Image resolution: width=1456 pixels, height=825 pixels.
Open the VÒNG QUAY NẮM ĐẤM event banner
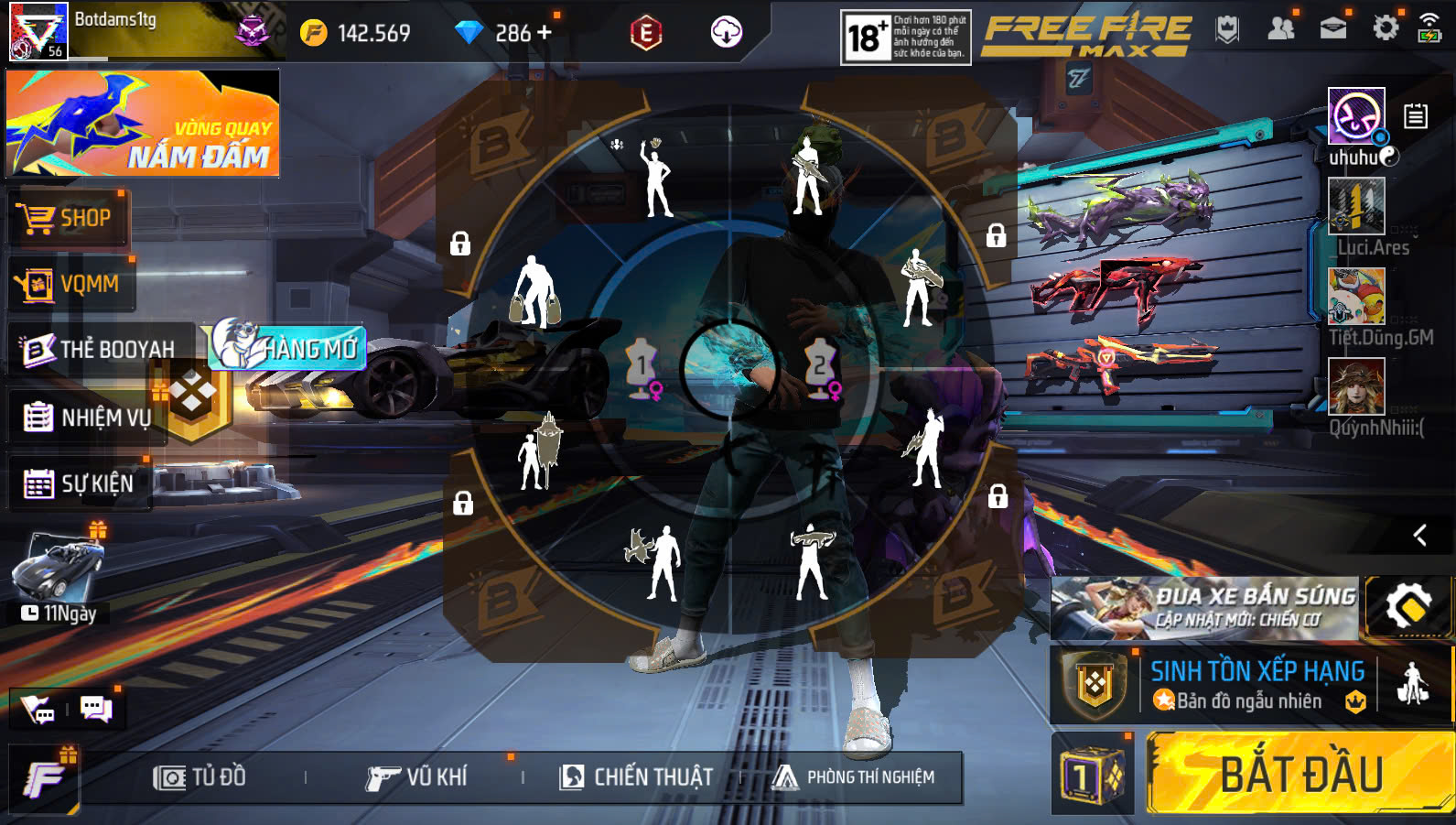143,124
